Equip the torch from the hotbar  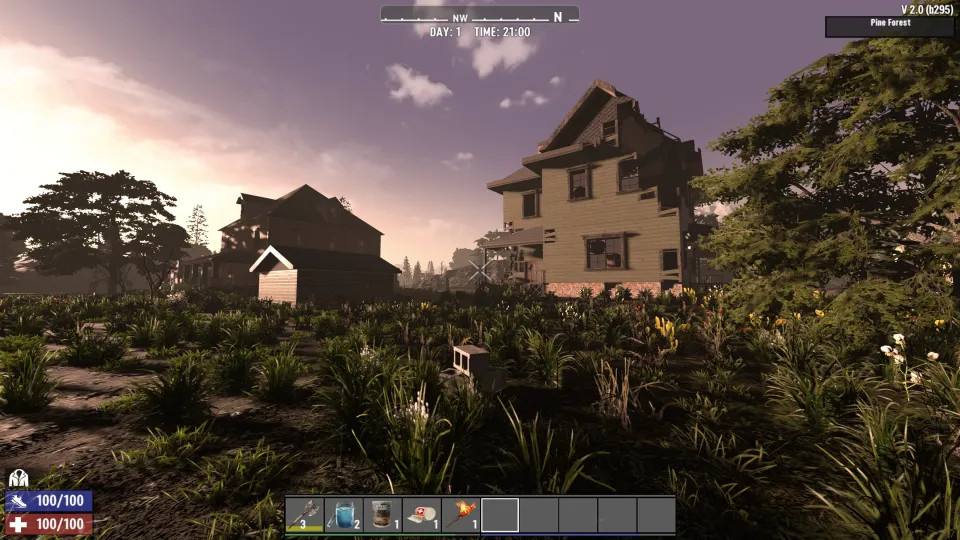point(460,515)
